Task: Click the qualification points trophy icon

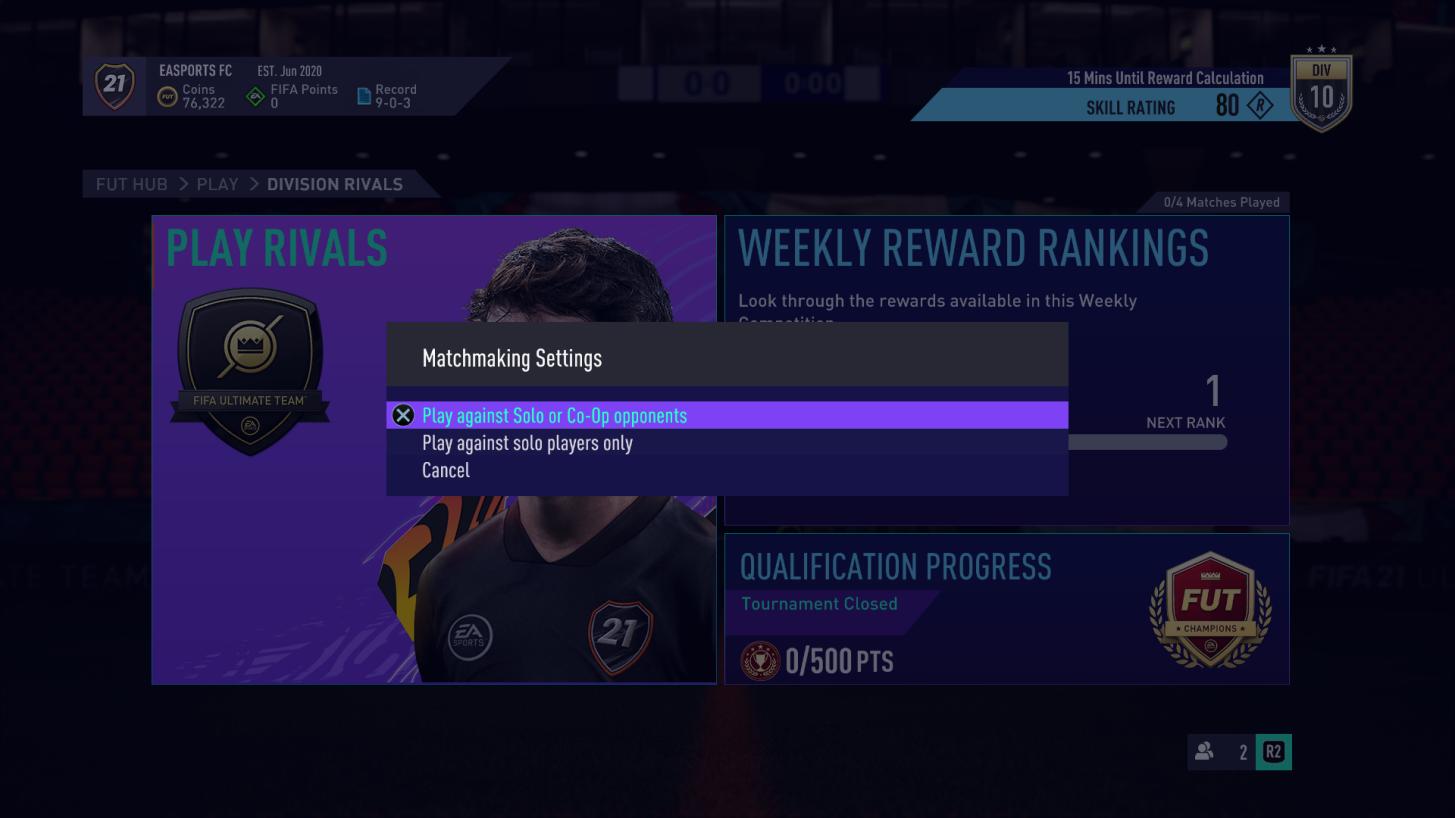Action: coord(759,660)
